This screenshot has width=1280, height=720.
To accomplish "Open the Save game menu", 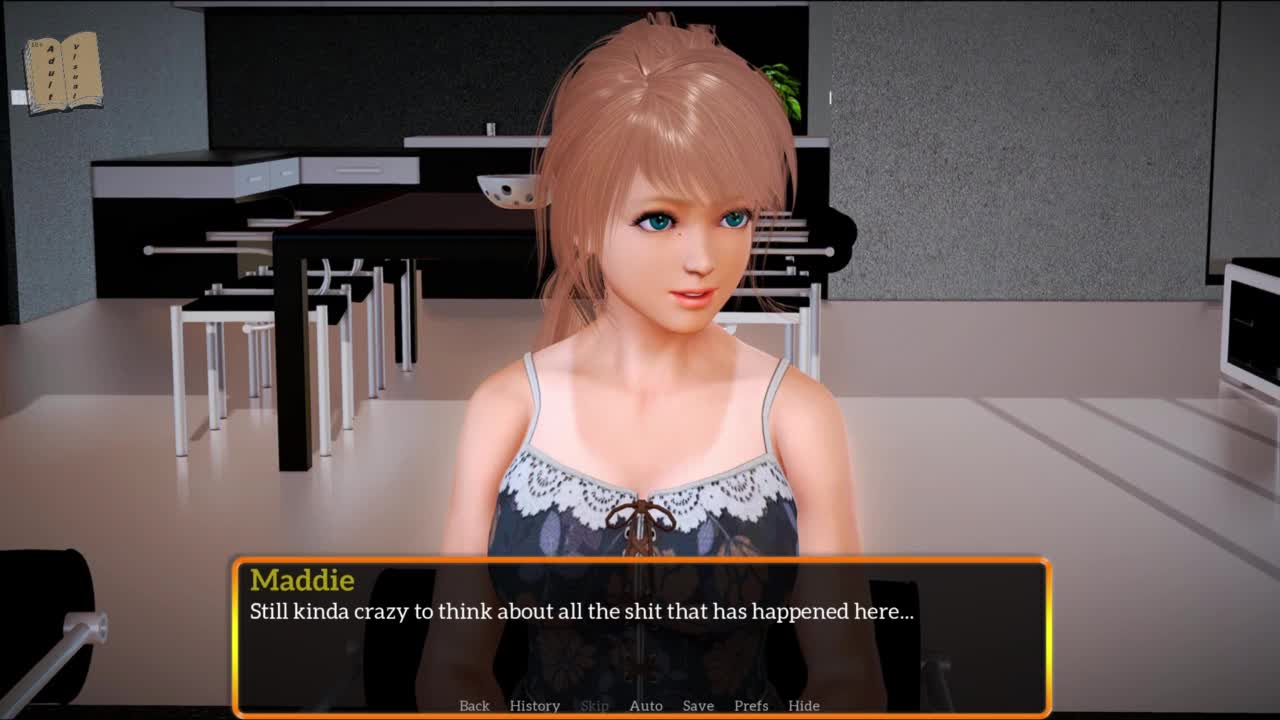I will [698, 705].
